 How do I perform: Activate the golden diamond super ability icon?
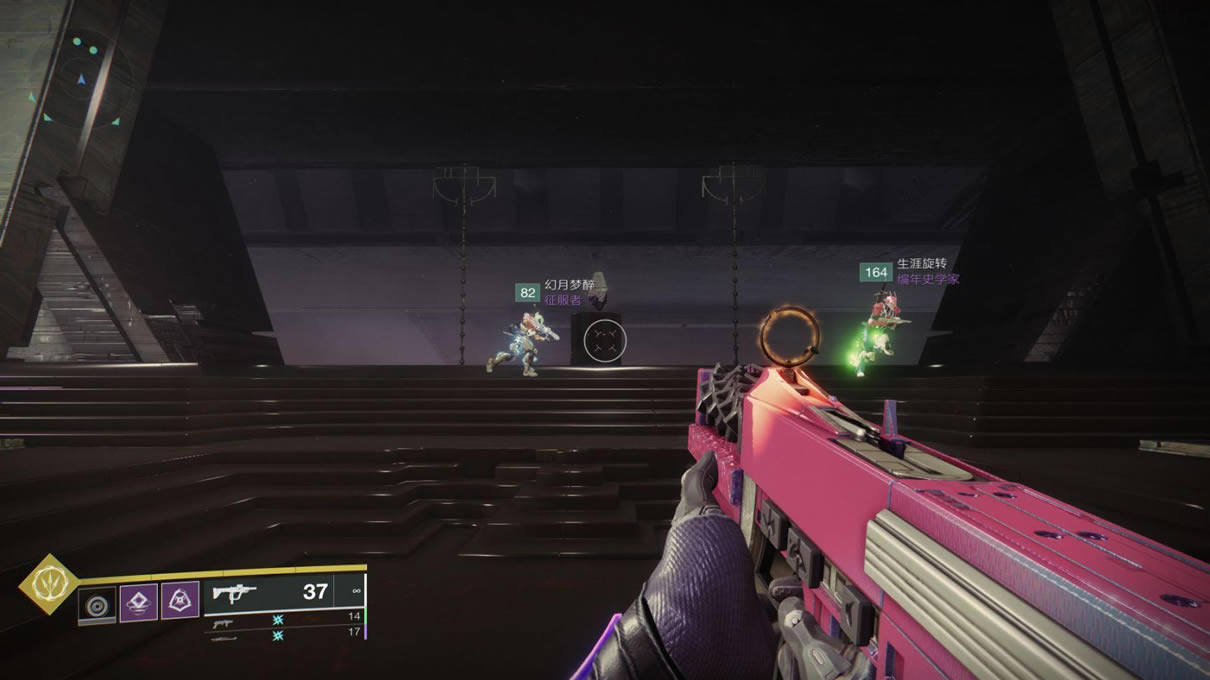tap(48, 583)
